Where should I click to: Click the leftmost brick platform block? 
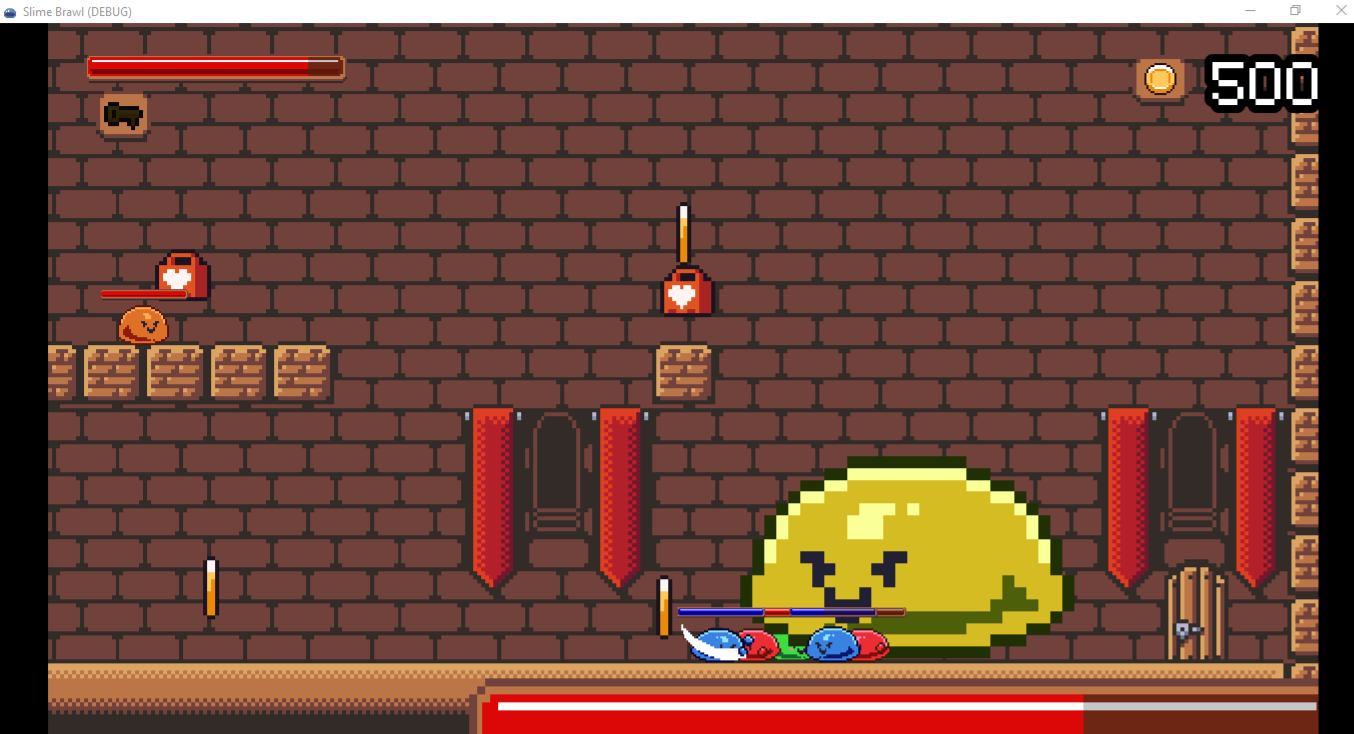pos(60,372)
